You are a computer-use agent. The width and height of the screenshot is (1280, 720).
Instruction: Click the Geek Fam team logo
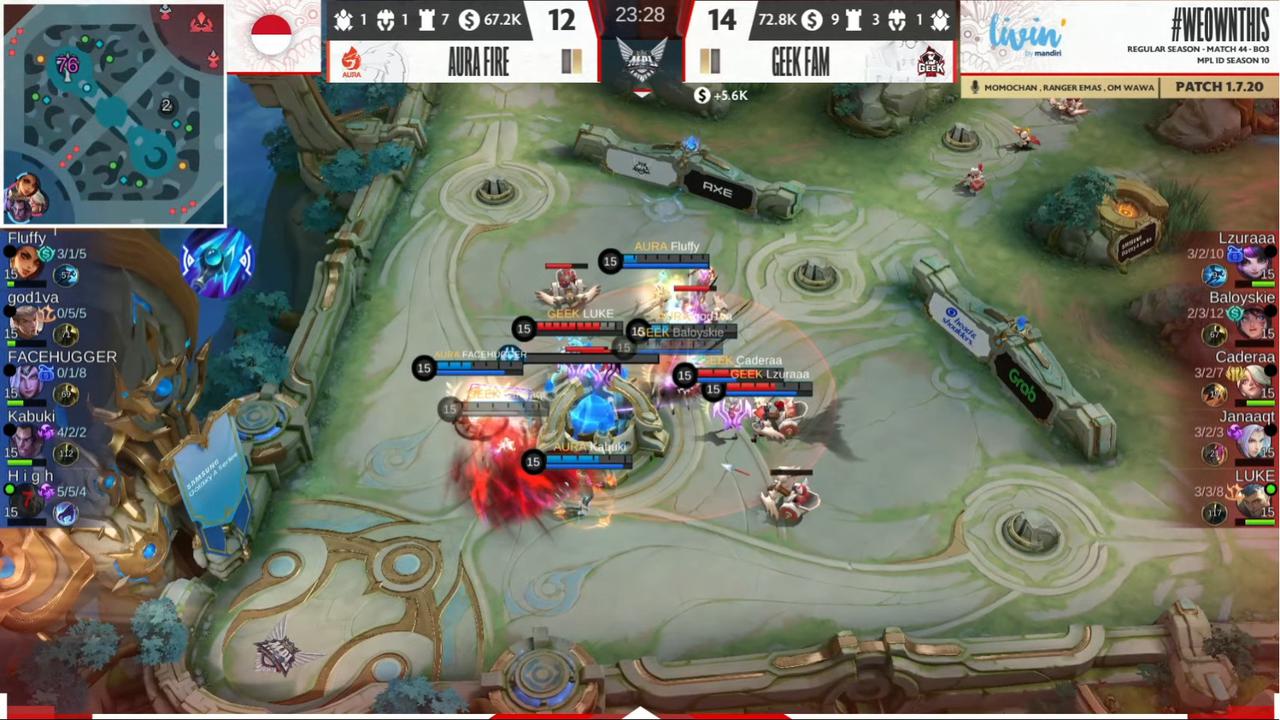click(931, 62)
